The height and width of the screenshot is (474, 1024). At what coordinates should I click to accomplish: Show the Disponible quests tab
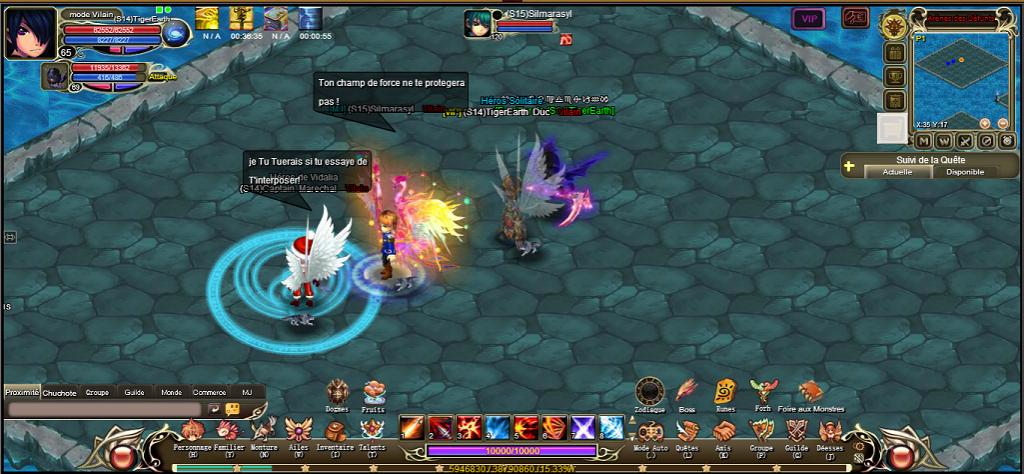tap(965, 172)
